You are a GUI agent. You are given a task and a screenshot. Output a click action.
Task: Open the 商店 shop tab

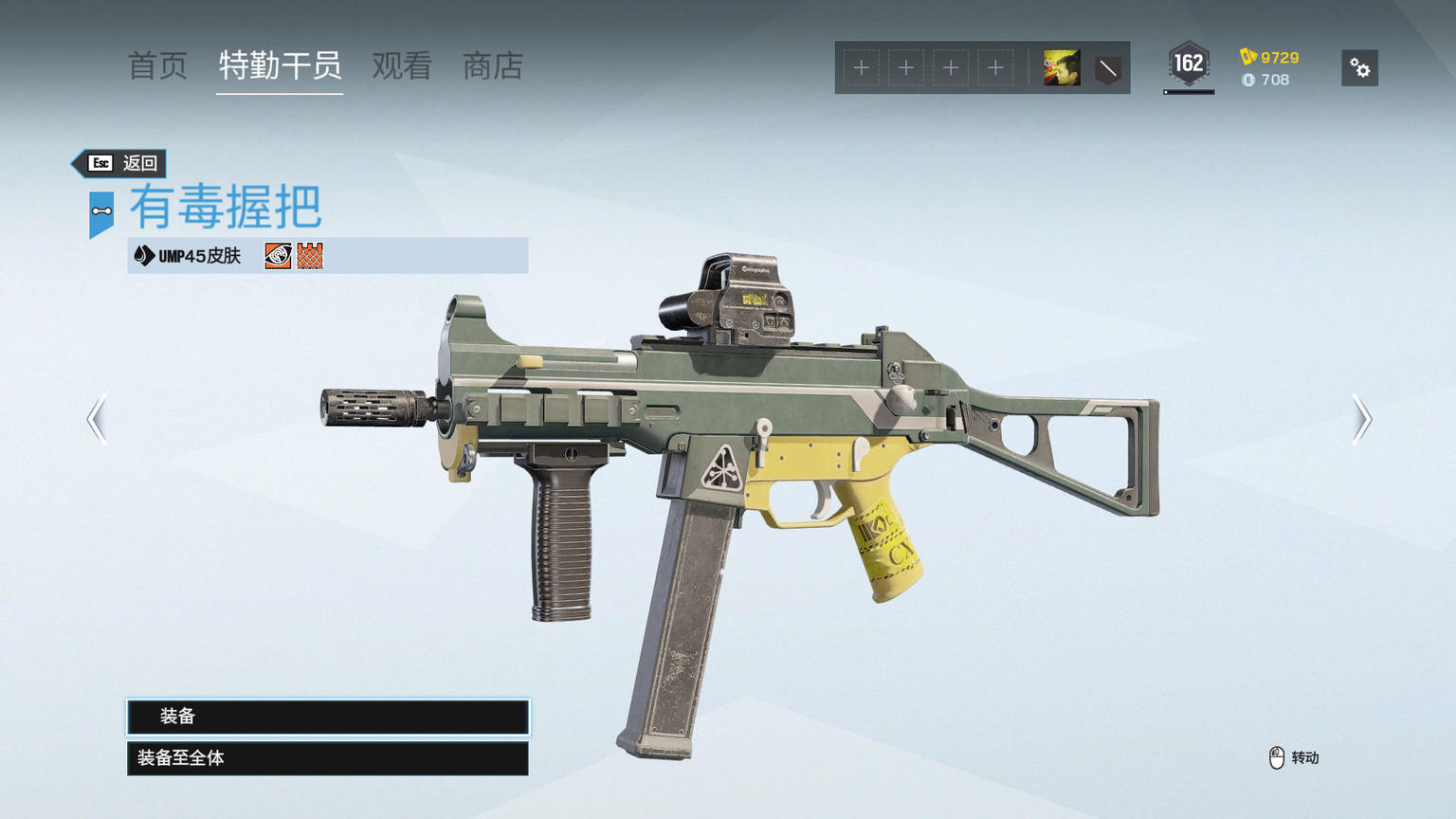coord(493,66)
